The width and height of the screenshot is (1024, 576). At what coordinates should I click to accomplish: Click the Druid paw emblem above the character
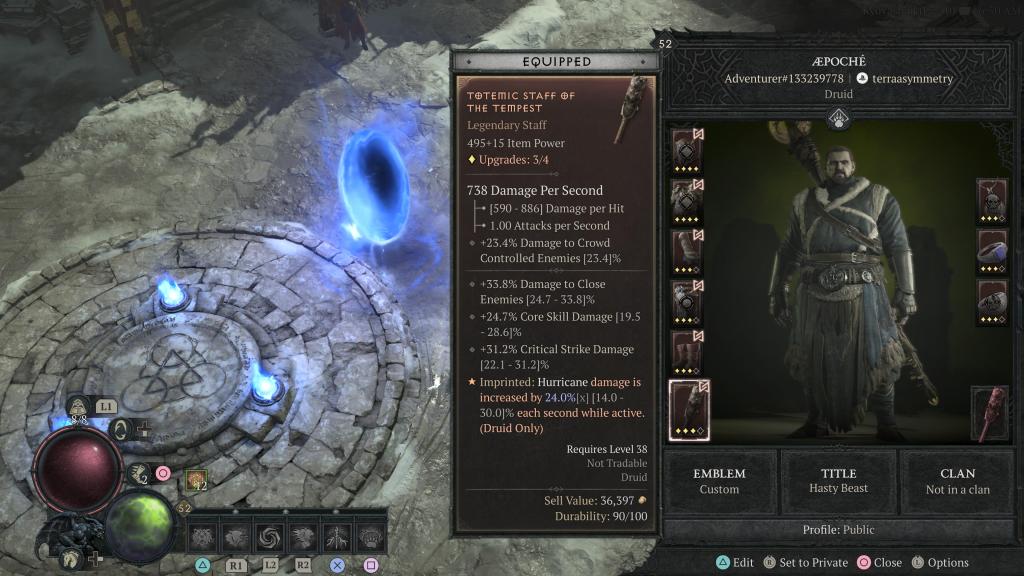pyautogui.click(x=837, y=119)
